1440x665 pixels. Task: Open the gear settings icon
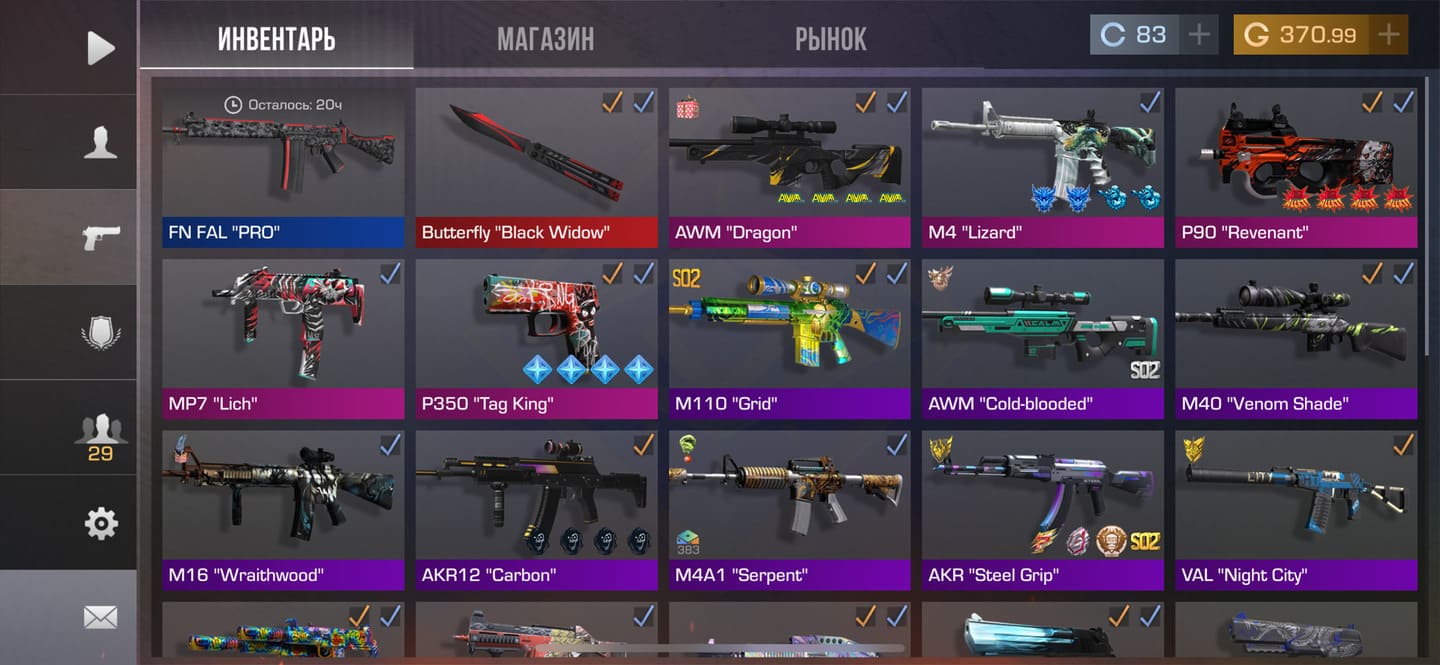pyautogui.click(x=100, y=523)
